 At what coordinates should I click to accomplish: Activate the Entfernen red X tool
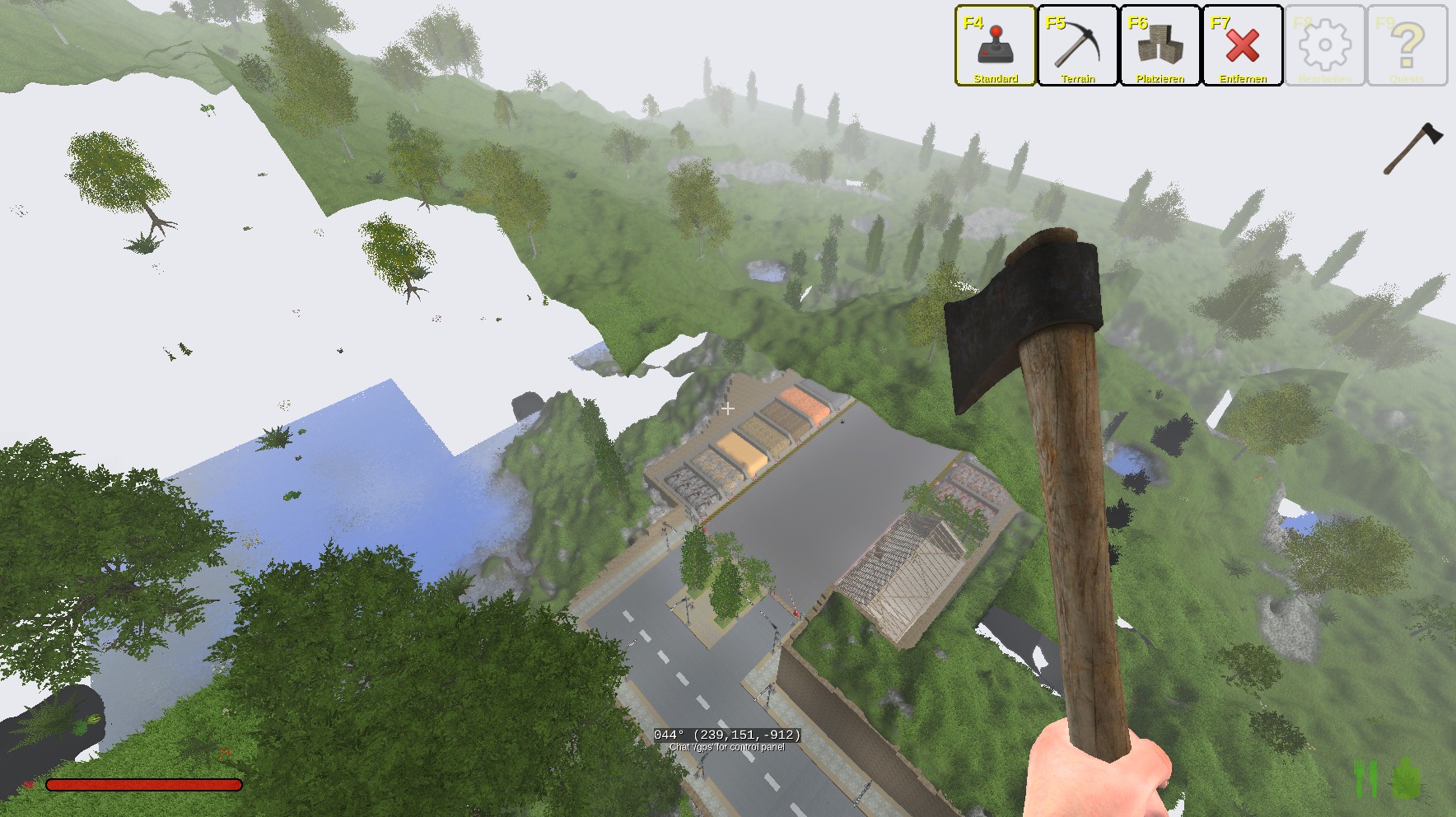(x=1242, y=45)
